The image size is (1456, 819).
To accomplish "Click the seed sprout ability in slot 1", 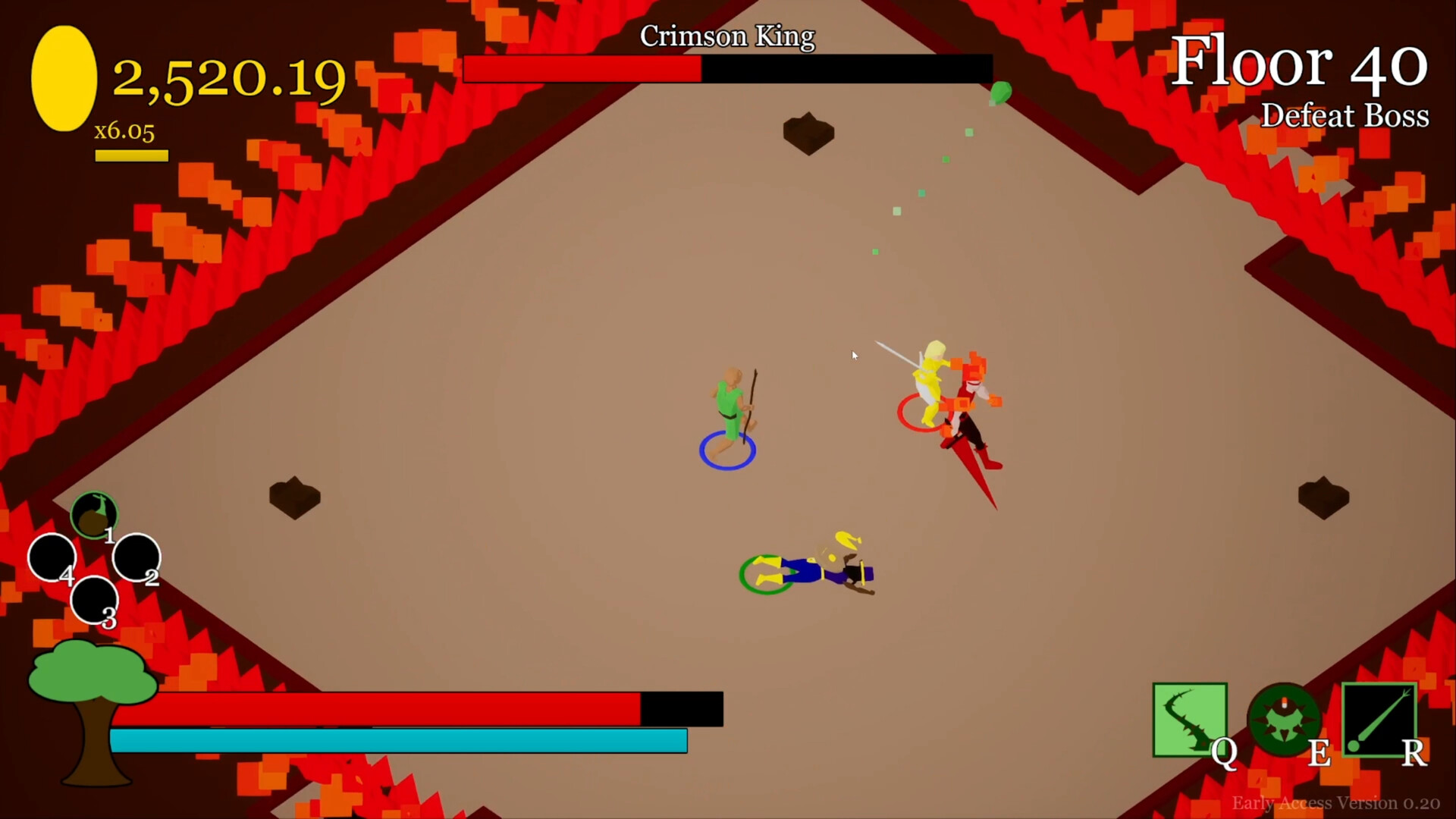I will point(93,514).
